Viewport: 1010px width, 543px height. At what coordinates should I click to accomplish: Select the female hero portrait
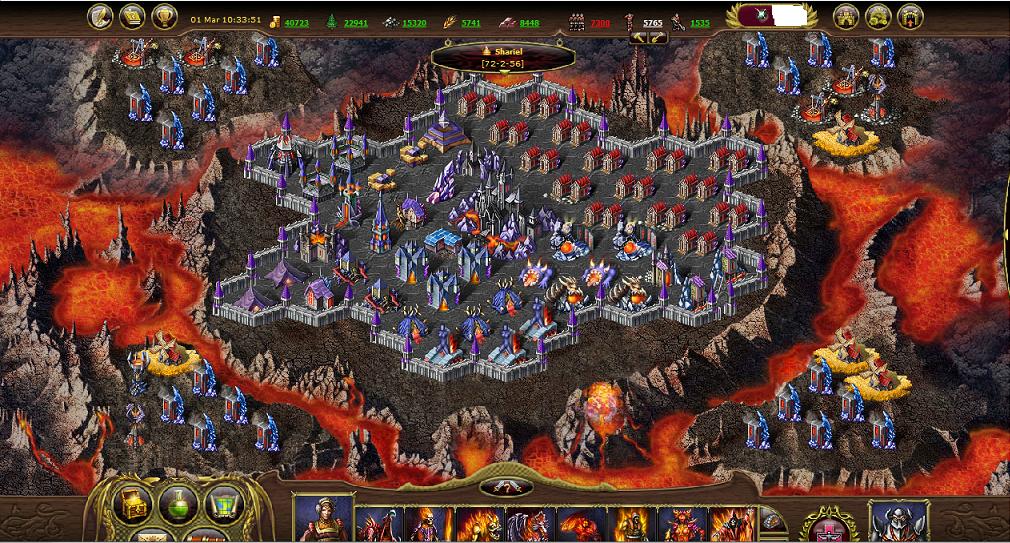[323, 520]
